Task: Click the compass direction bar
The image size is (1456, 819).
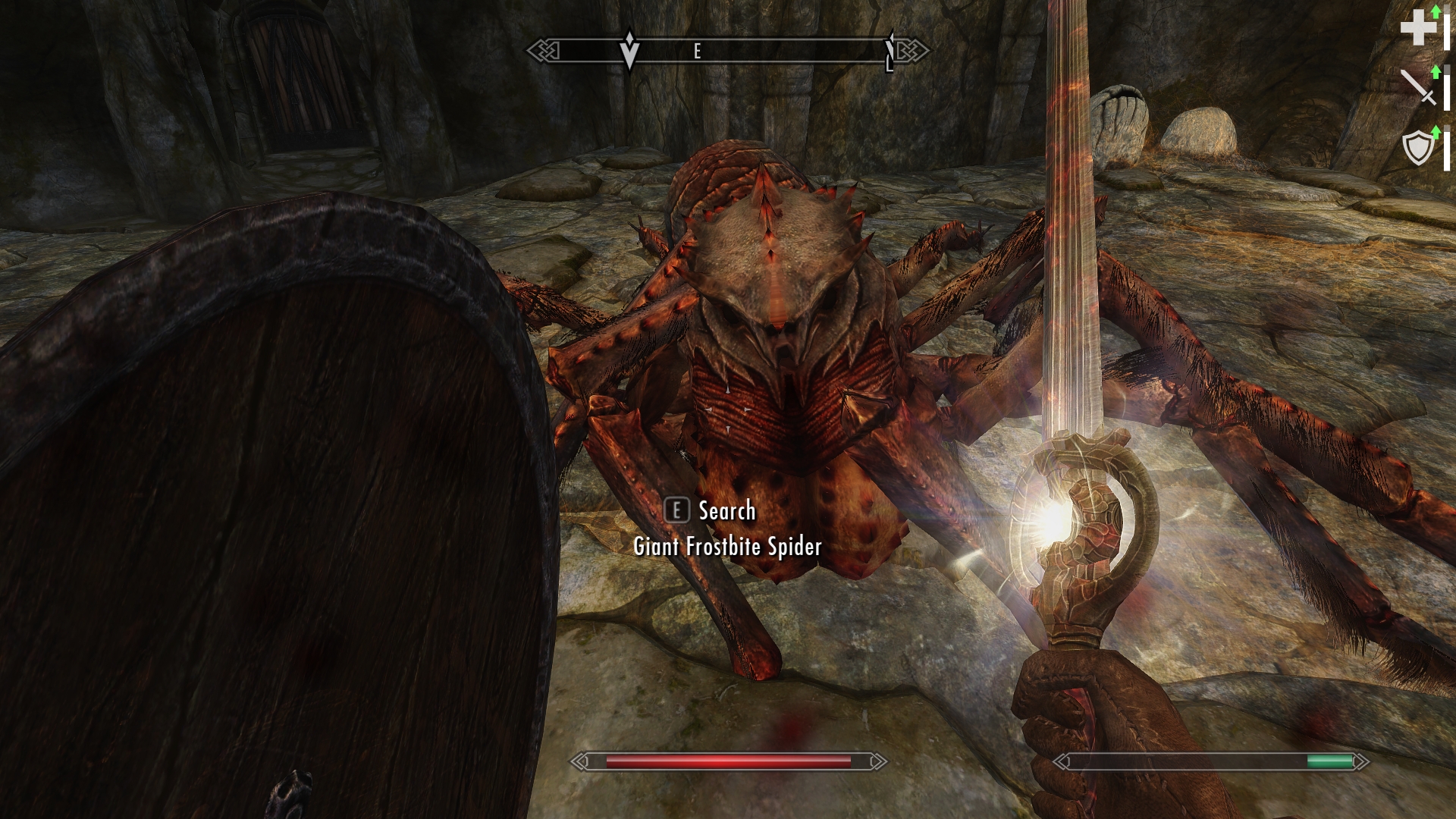Action: (728, 51)
